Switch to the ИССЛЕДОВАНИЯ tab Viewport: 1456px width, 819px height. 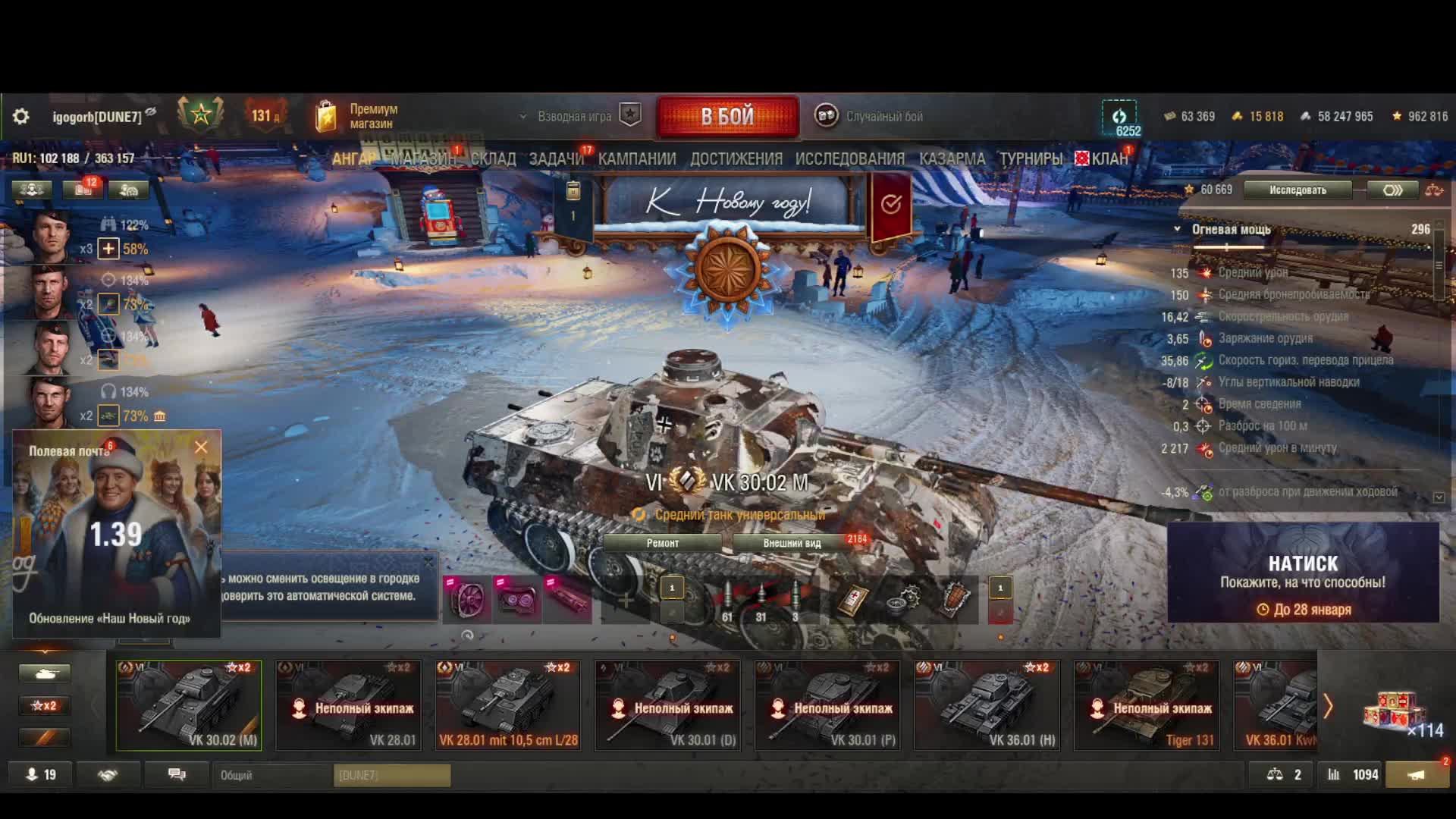point(849,158)
